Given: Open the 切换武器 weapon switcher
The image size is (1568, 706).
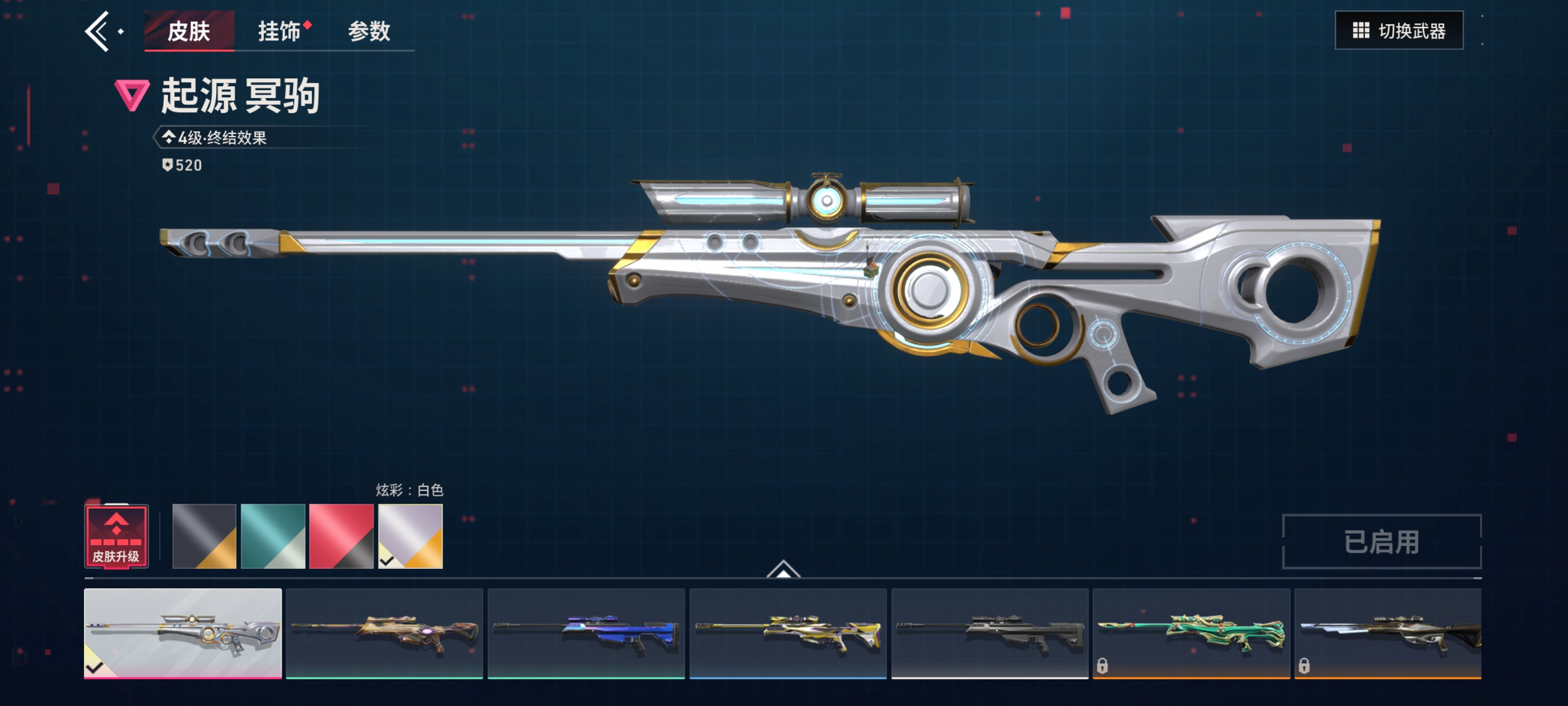Looking at the screenshot, I should point(1398,30).
